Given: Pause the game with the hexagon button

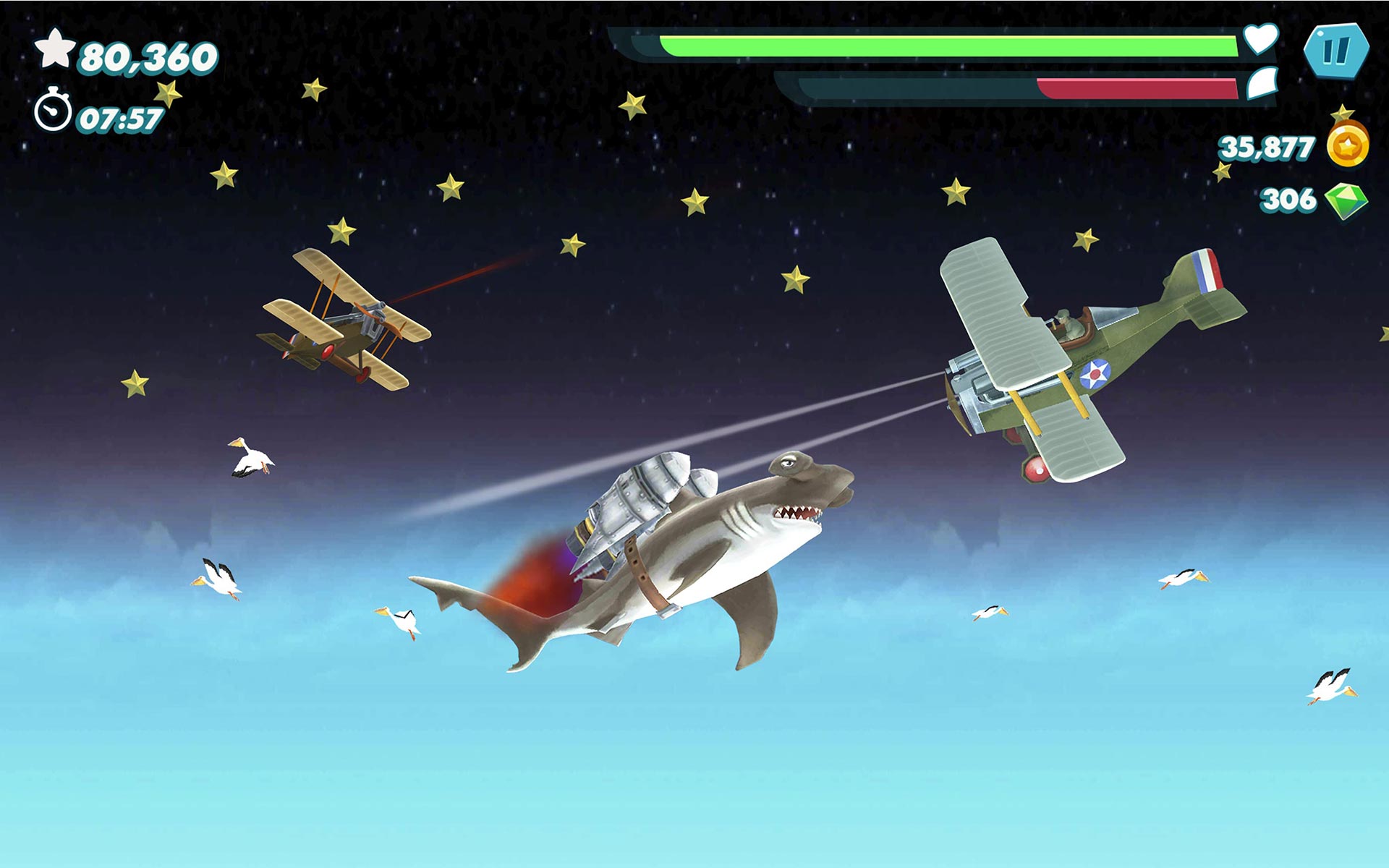Looking at the screenshot, I should point(1335,51).
